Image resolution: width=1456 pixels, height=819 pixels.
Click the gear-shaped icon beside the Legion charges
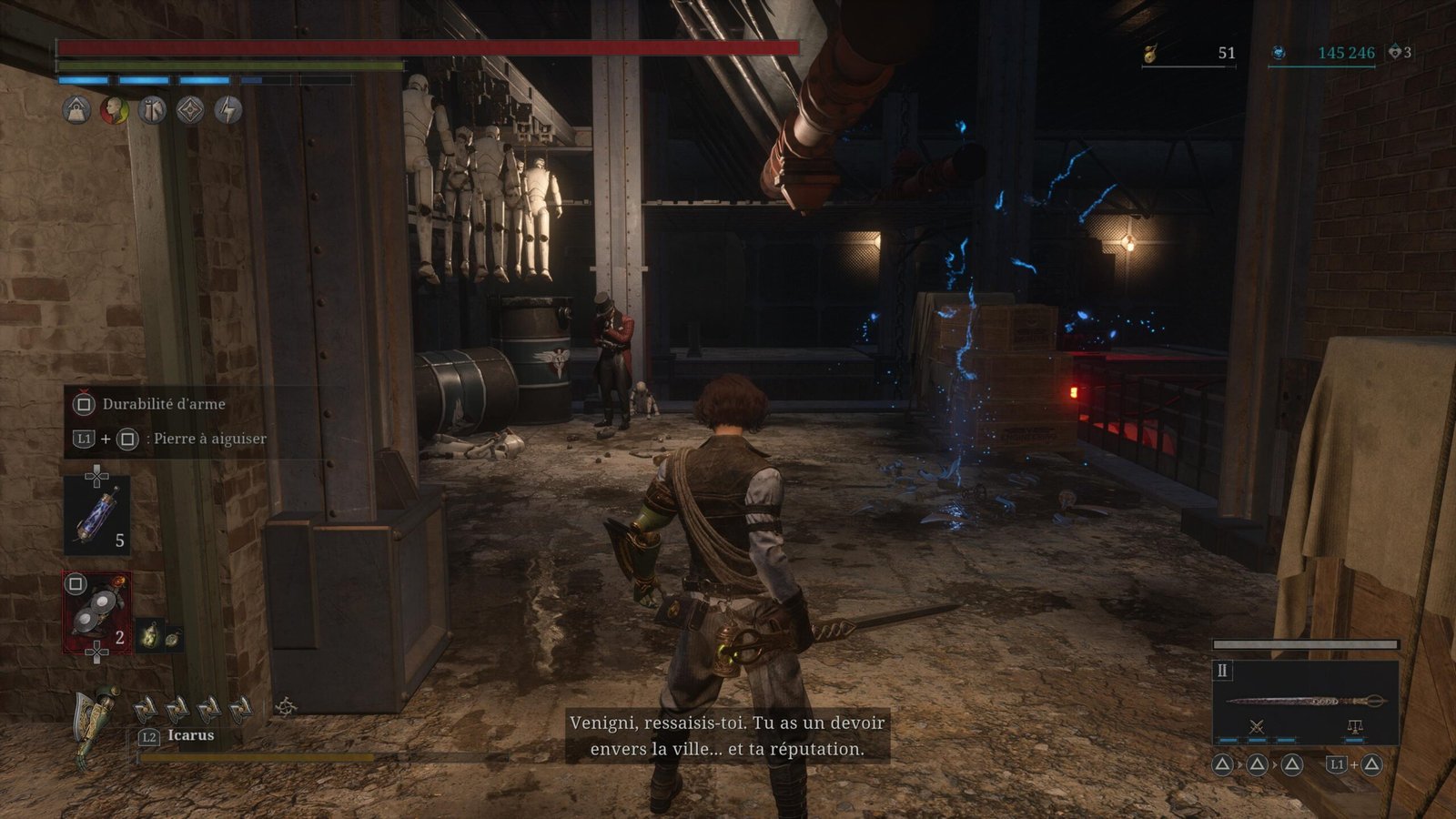tap(286, 706)
